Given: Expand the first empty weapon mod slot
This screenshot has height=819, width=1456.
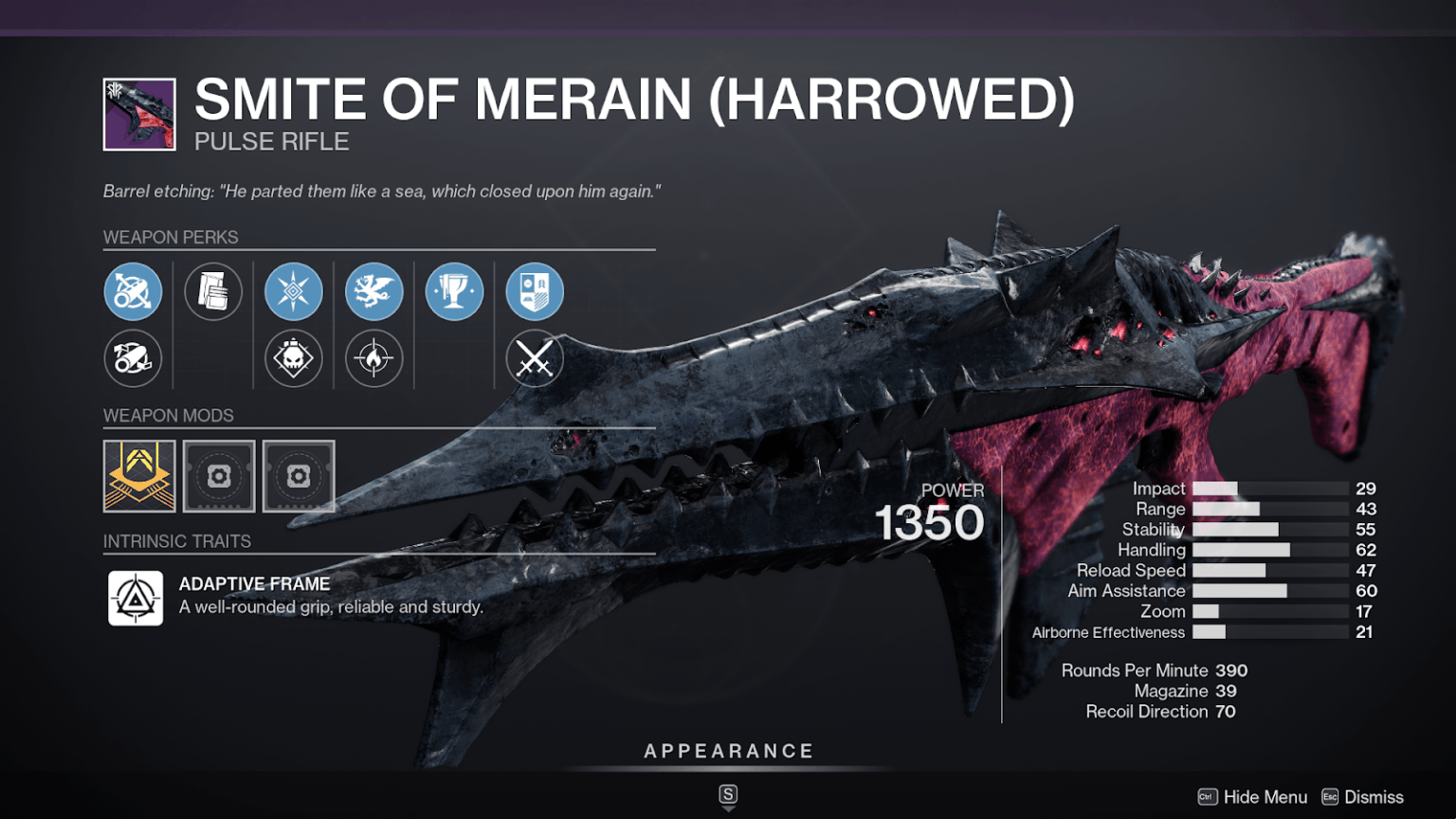Looking at the screenshot, I should tap(219, 476).
